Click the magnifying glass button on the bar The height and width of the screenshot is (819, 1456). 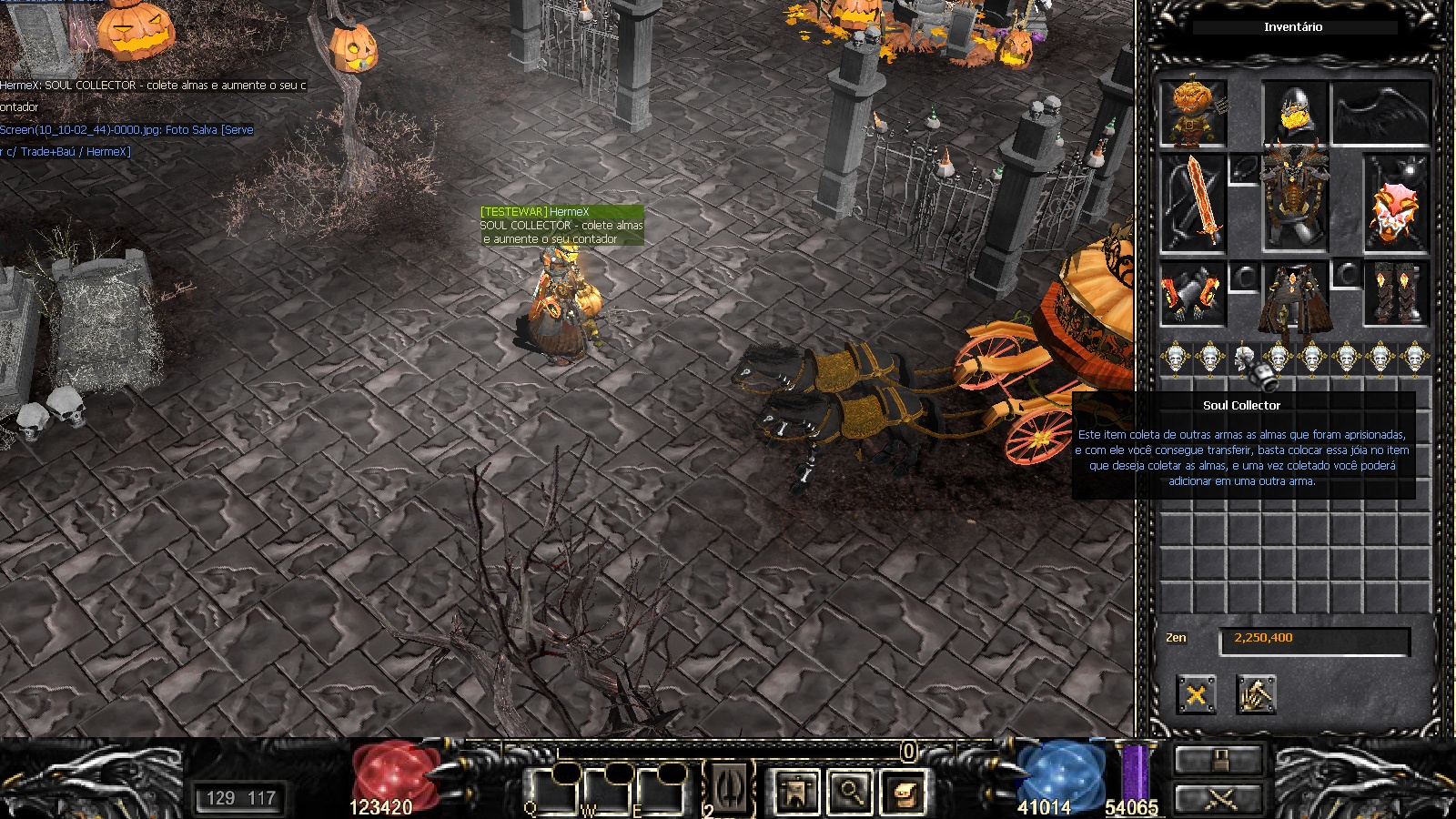(x=850, y=791)
